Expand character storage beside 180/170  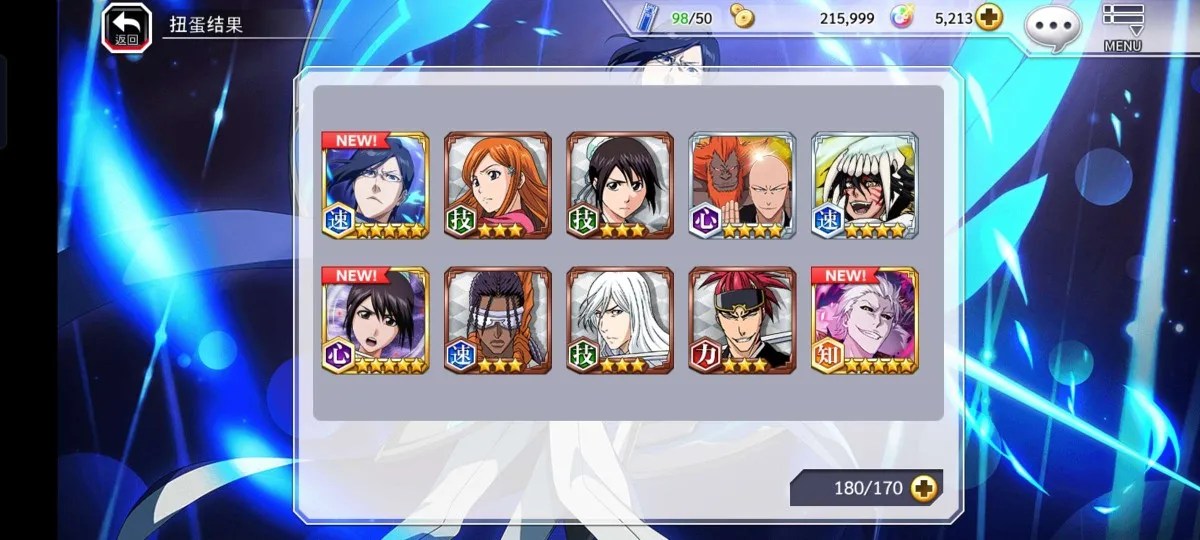(924, 488)
